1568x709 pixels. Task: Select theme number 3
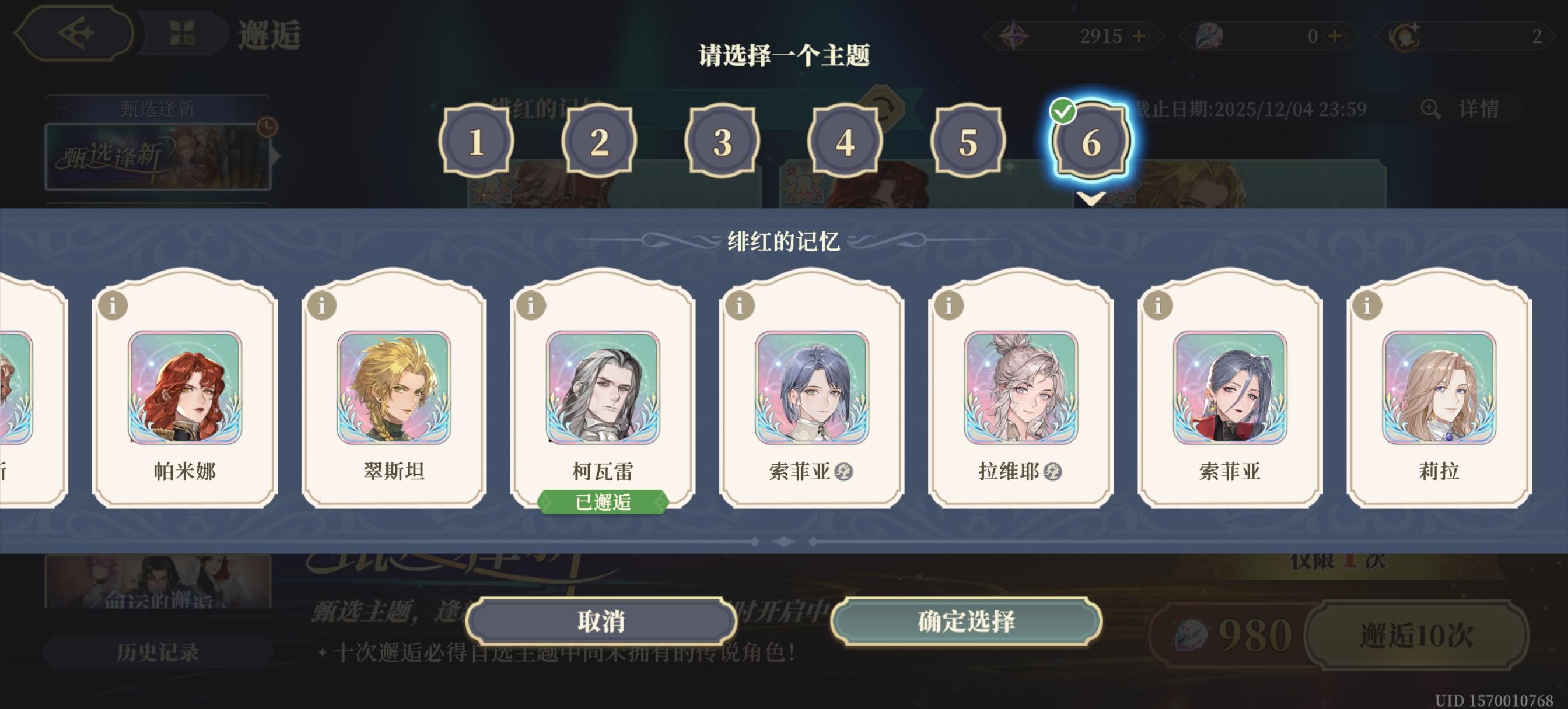pos(722,142)
